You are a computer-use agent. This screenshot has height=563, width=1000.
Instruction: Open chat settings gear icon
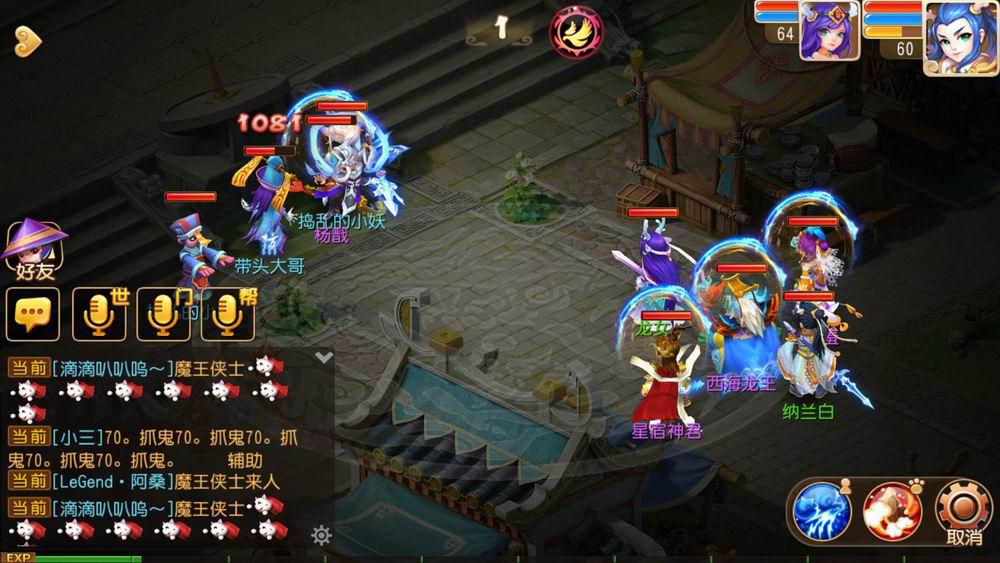321,535
